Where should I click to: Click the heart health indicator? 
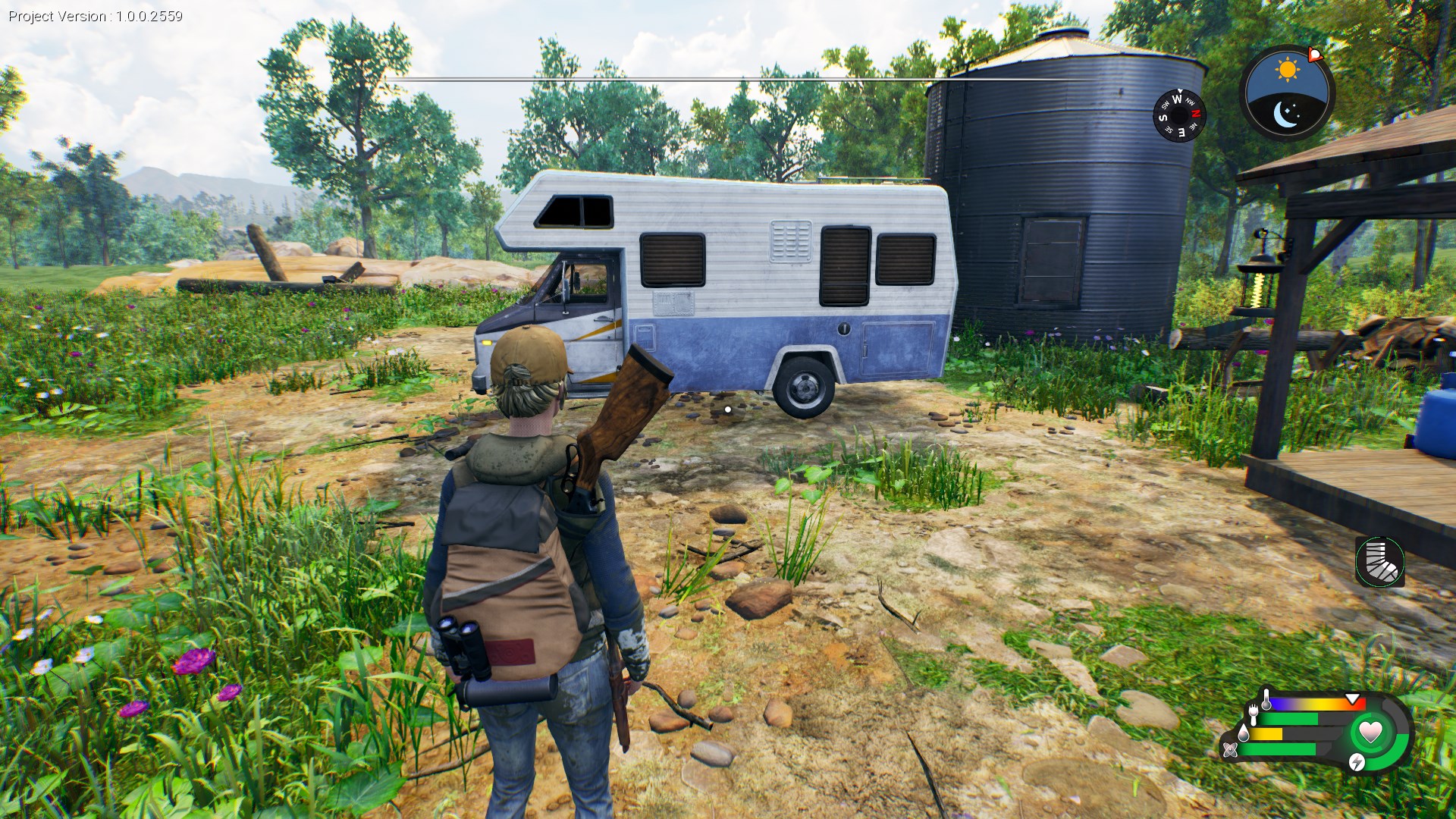[x=1370, y=732]
